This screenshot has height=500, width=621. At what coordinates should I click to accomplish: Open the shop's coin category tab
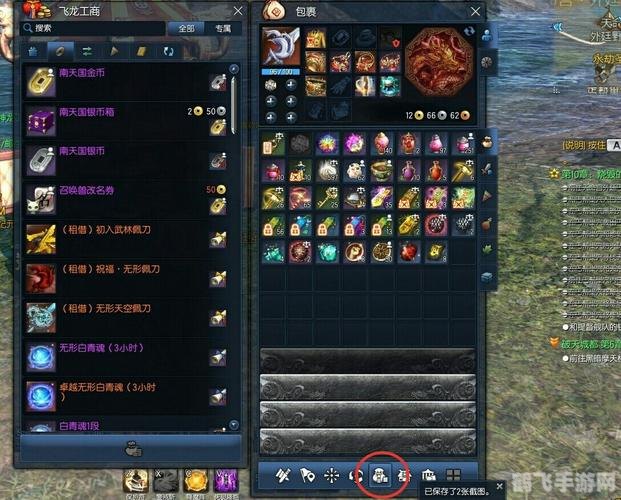tap(60, 50)
